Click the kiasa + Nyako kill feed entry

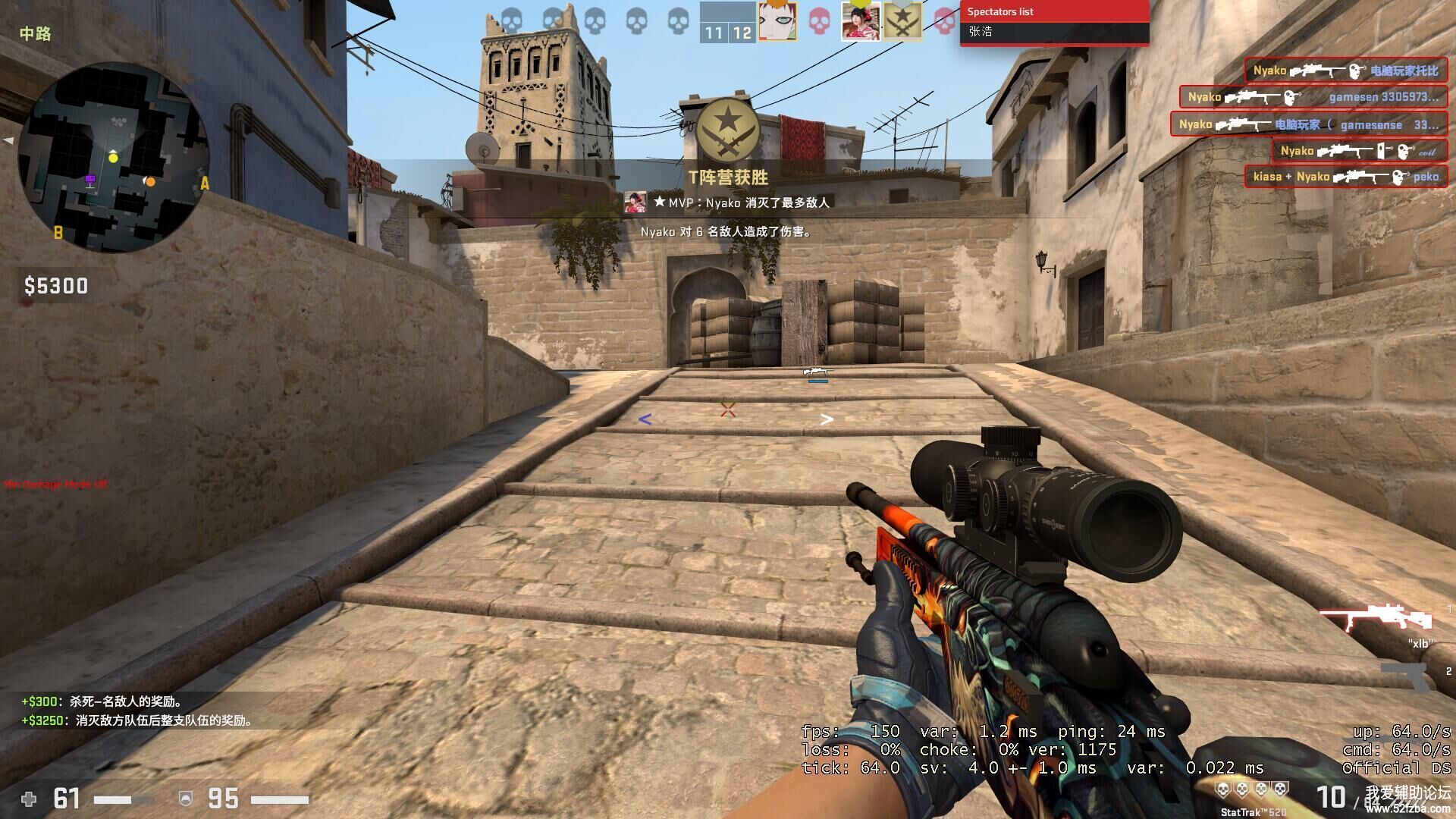(1345, 177)
